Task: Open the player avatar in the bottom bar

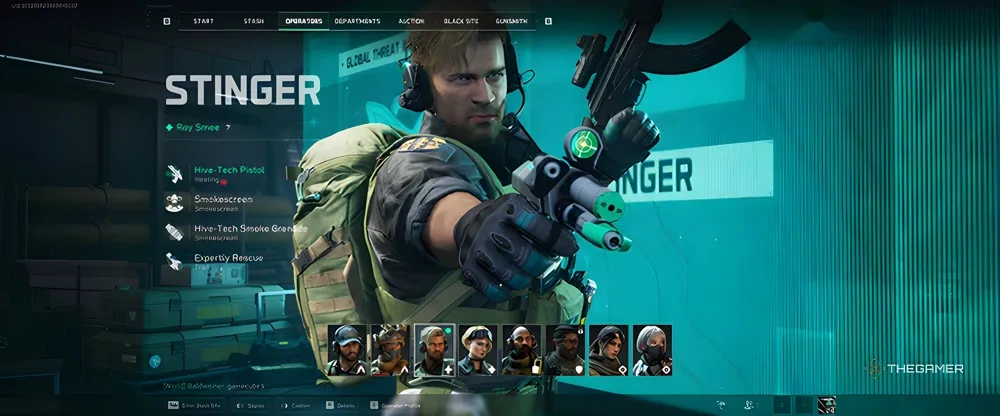Action: [x=826, y=405]
